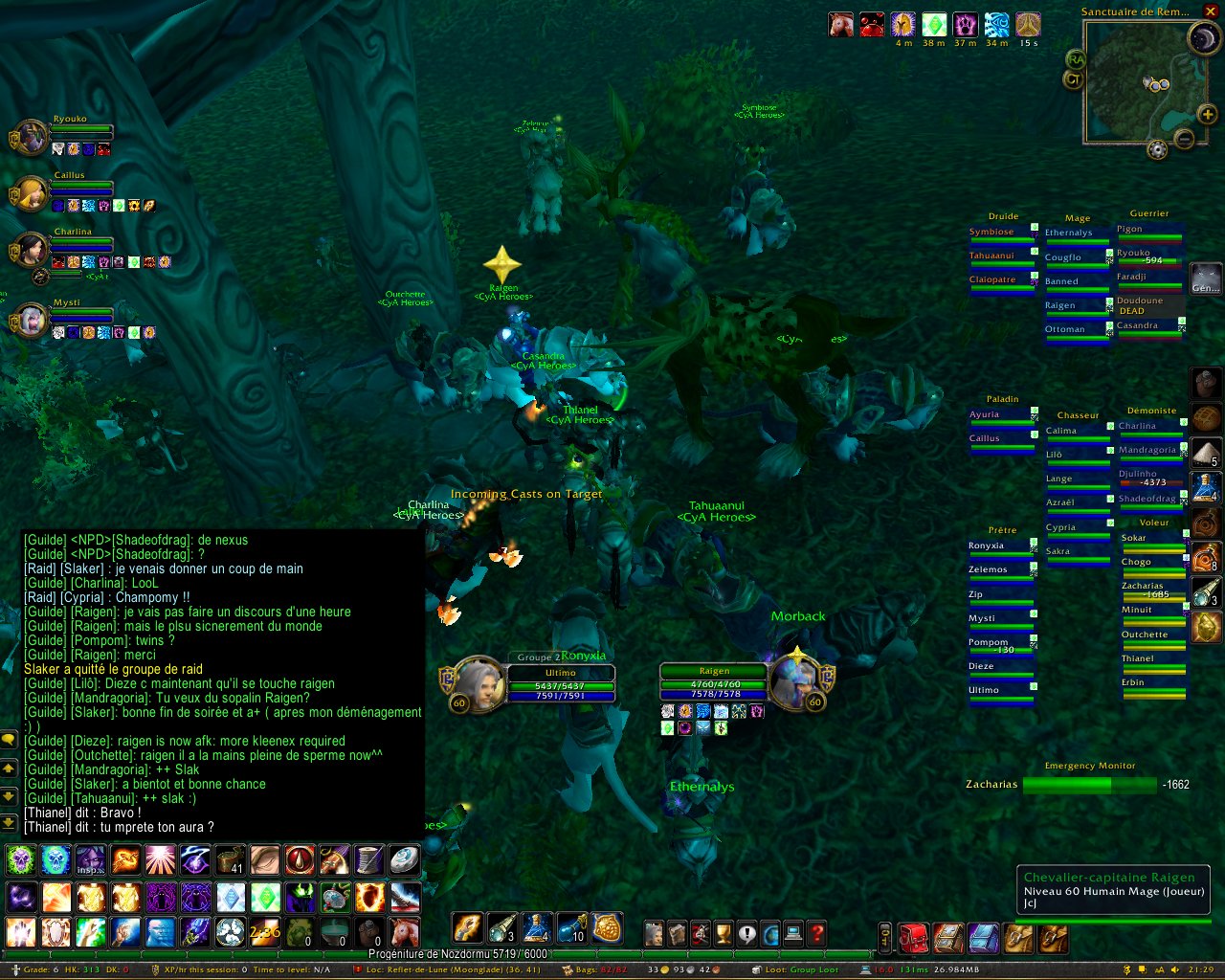Close the minimap with the red X
This screenshot has width=1225, height=980.
coord(1211,11)
